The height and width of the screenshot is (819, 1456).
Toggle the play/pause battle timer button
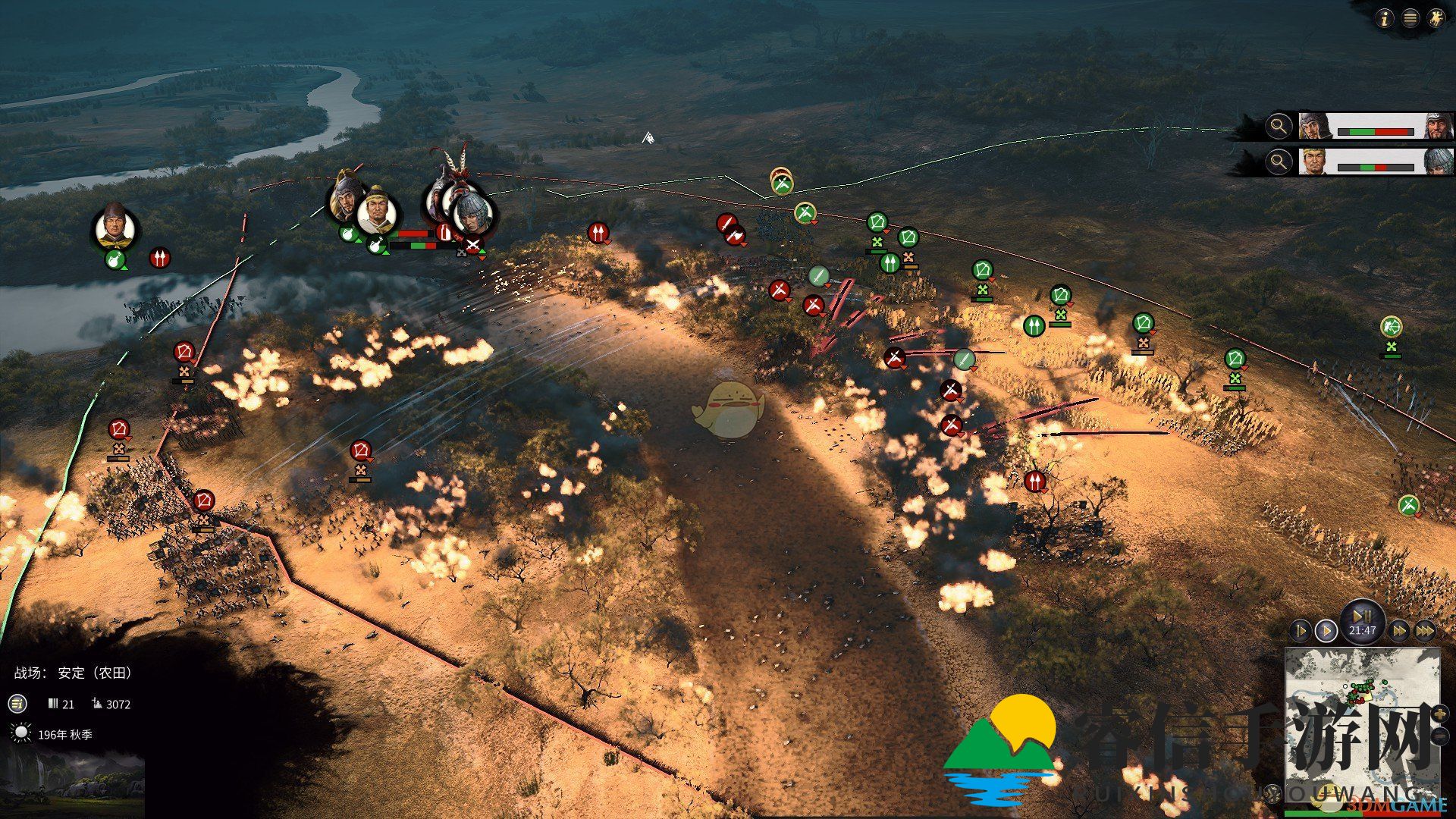coord(1362,618)
